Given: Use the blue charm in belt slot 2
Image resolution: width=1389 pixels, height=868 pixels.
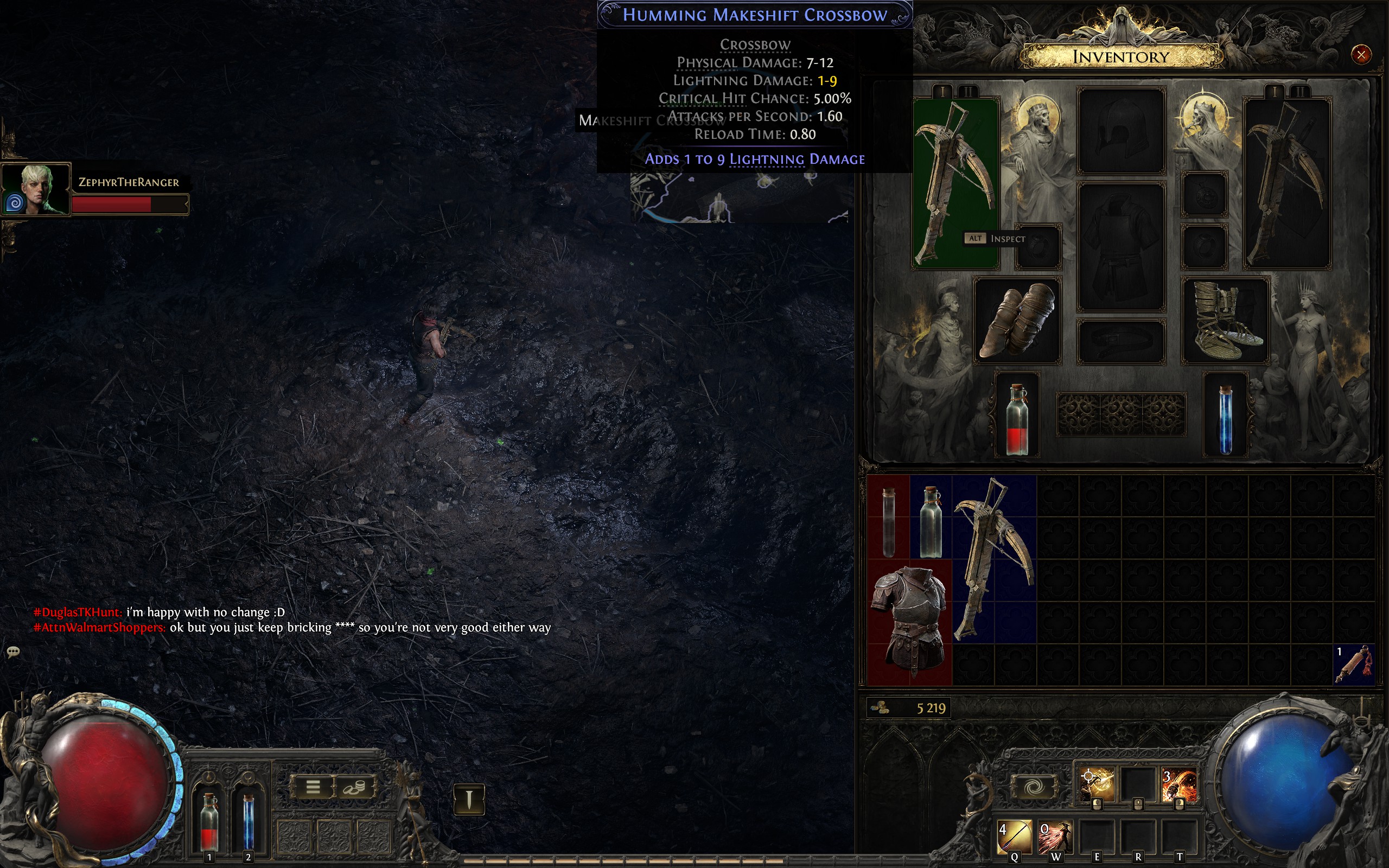Looking at the screenshot, I should click(247, 821).
